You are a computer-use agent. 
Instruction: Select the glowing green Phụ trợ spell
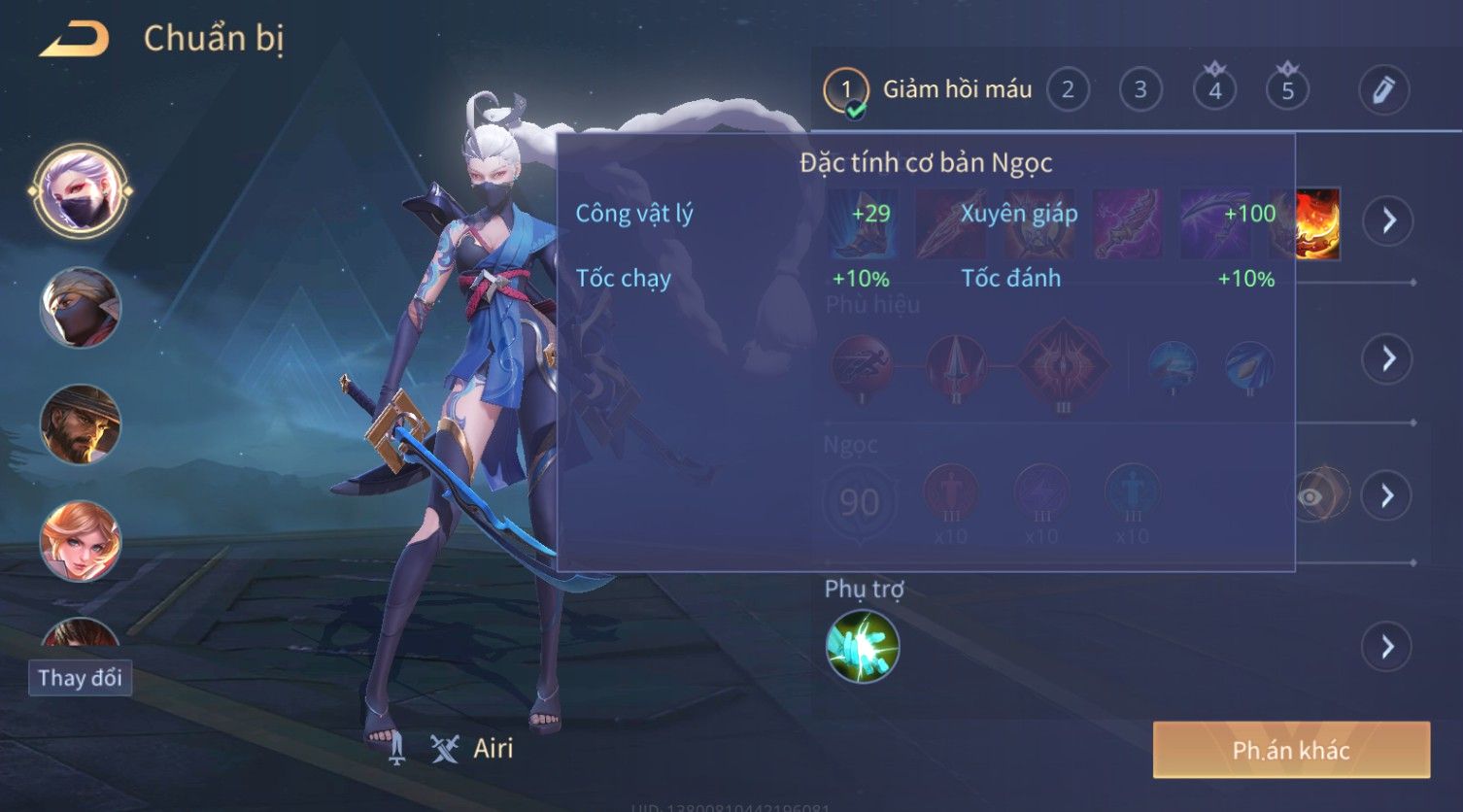(x=862, y=646)
